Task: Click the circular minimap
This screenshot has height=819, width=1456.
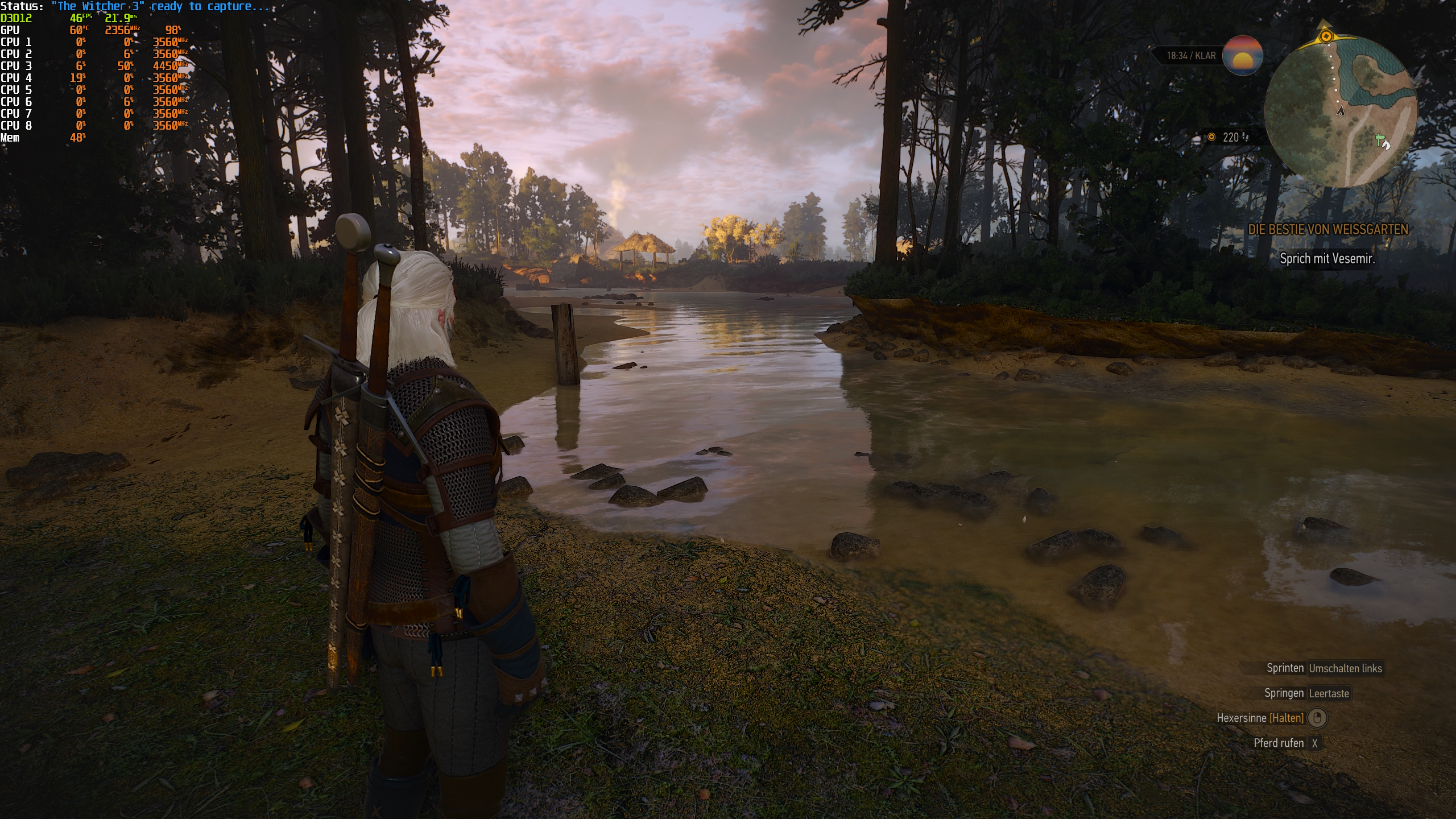Action: point(1340,111)
